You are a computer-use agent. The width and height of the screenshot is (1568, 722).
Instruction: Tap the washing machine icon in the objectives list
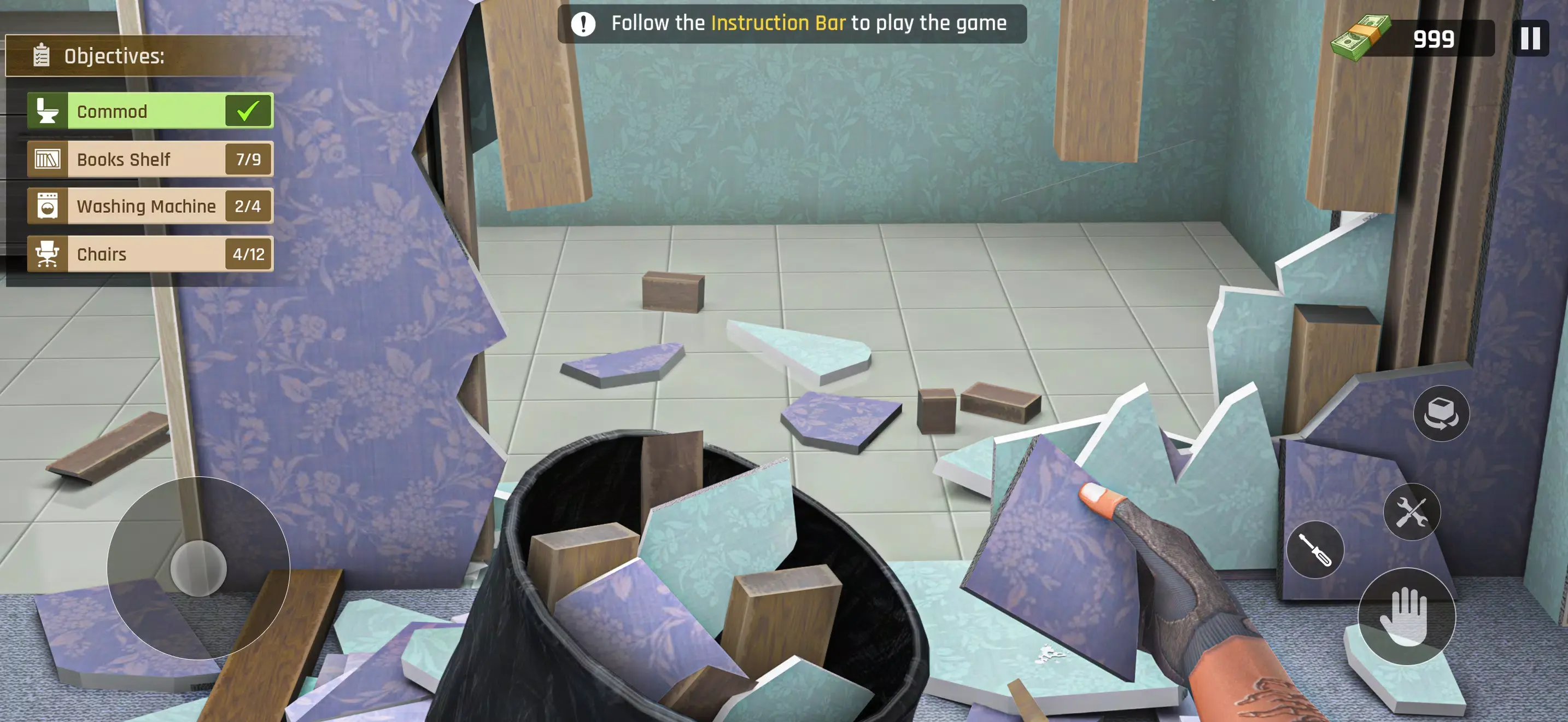tap(48, 206)
